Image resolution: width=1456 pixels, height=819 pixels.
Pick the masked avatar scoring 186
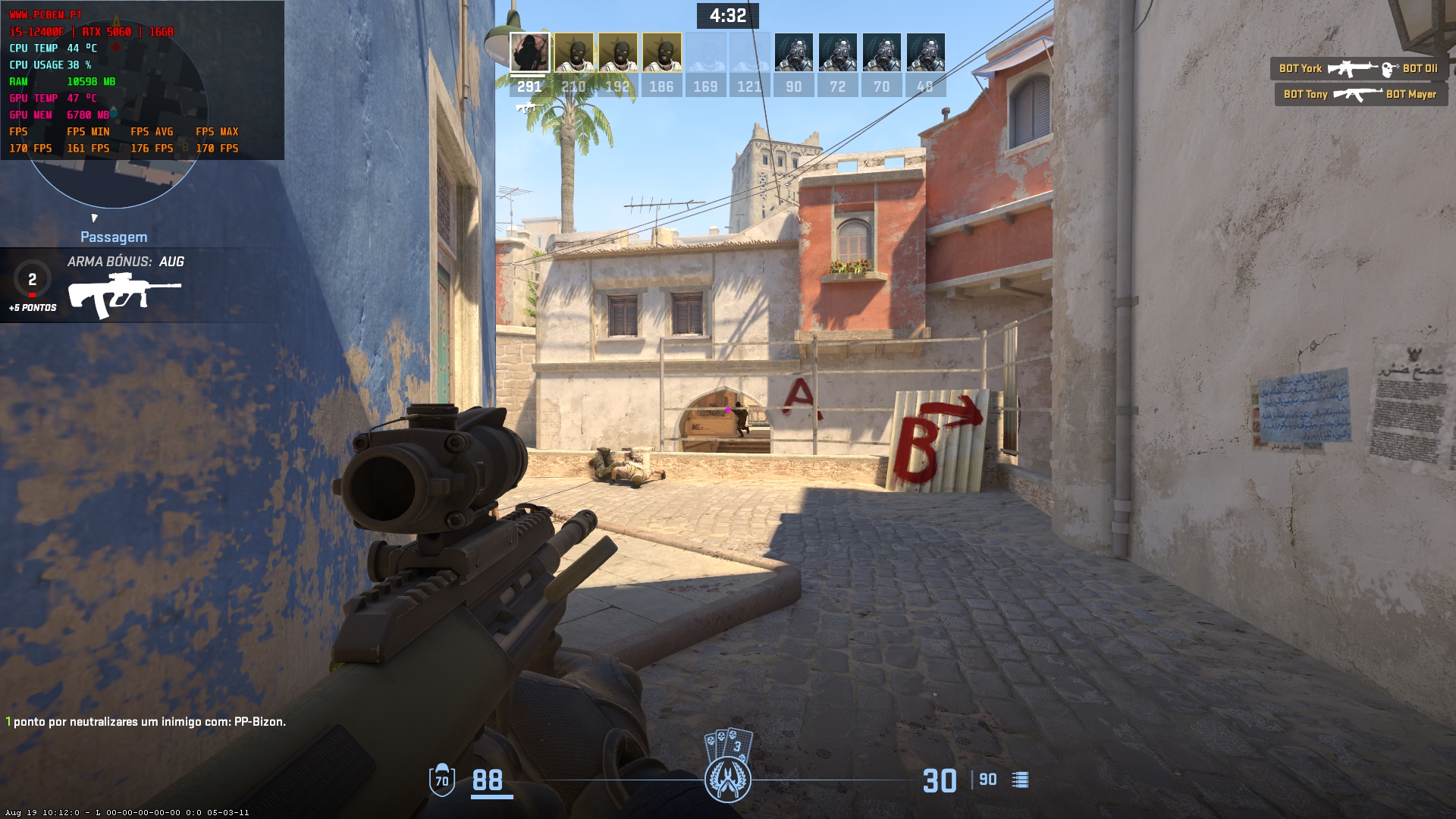point(661,53)
